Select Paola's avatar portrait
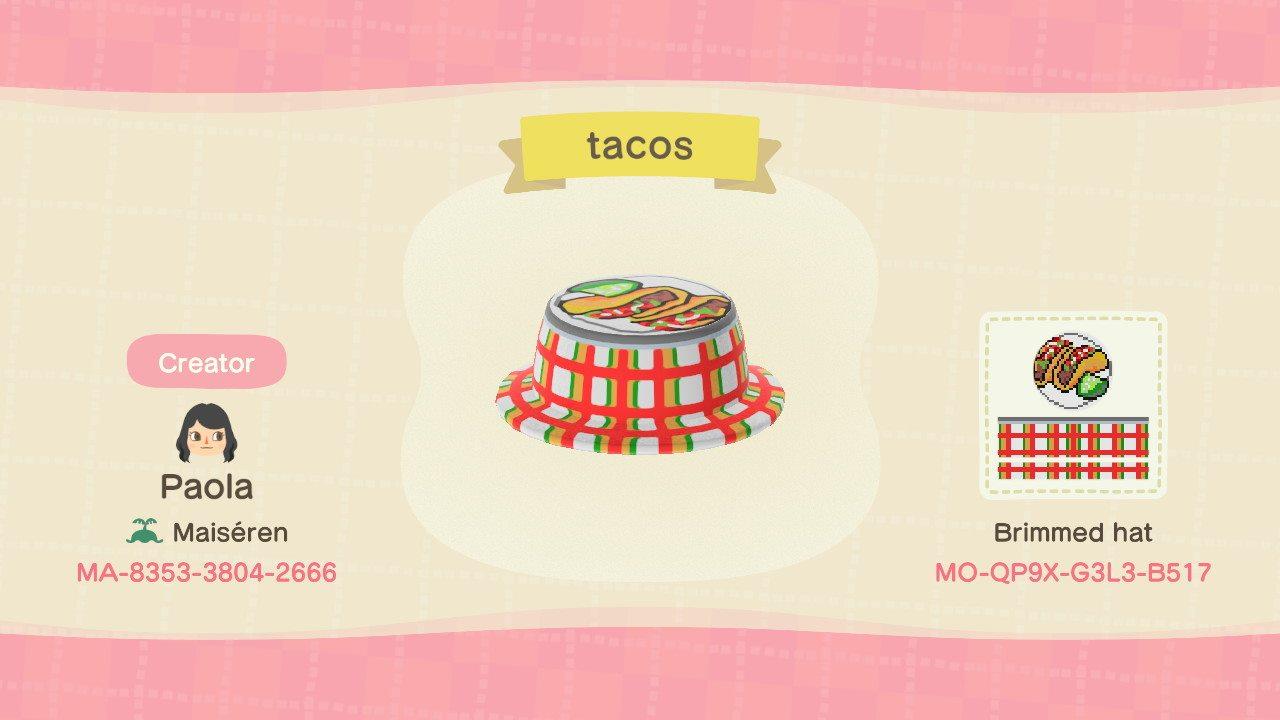Image resolution: width=1280 pixels, height=720 pixels. (205, 434)
